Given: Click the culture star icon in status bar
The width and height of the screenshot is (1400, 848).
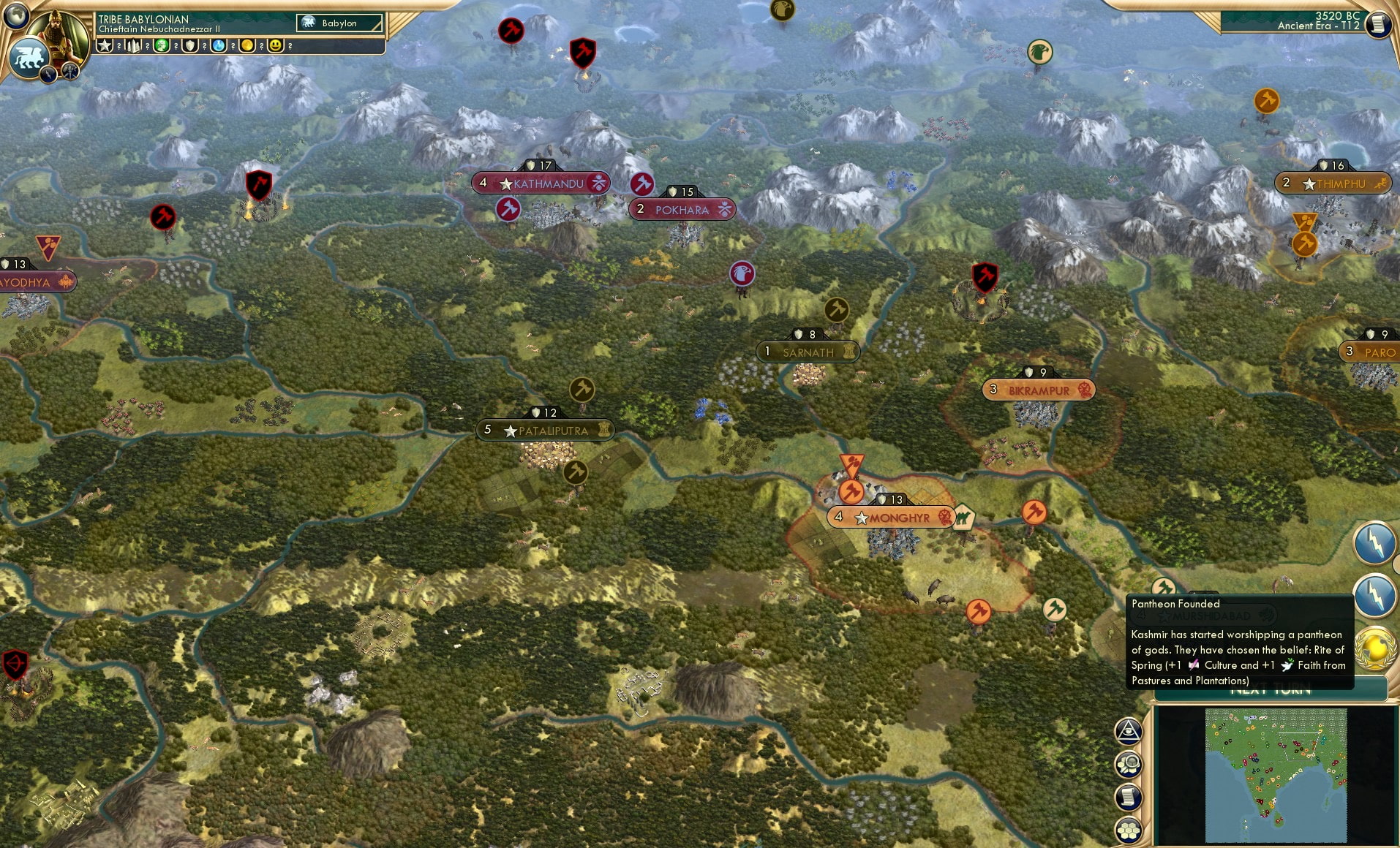Looking at the screenshot, I should pos(105,45).
